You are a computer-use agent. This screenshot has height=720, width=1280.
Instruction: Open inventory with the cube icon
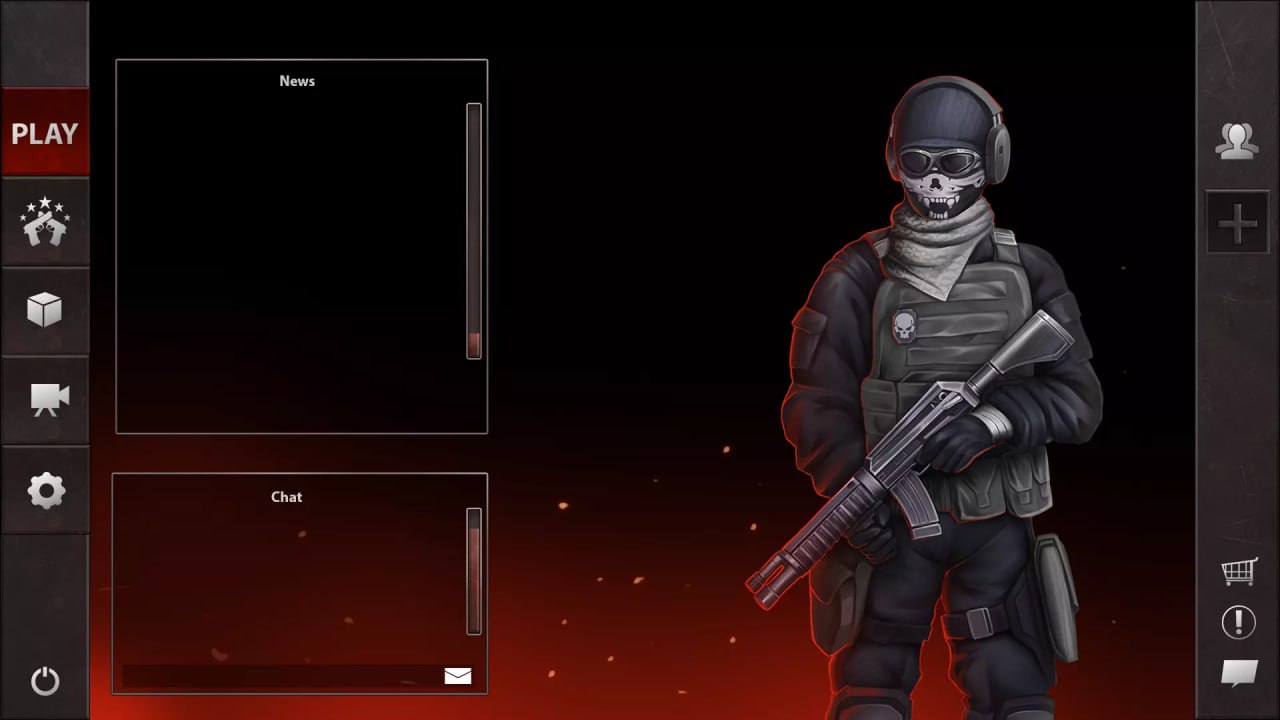[x=45, y=311]
